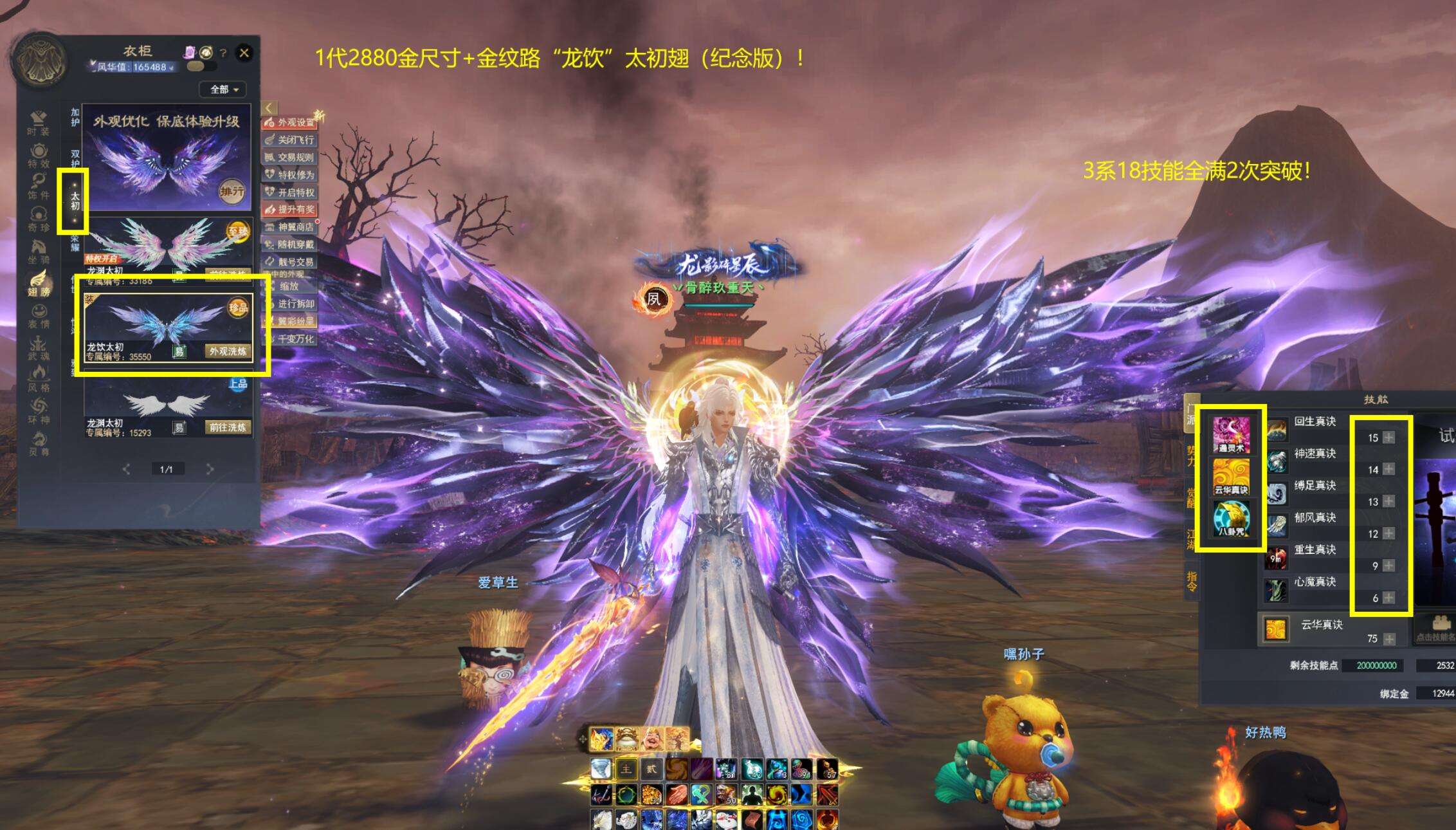Switch to the 指令 skills tab
The image size is (1456, 830).
(1192, 581)
